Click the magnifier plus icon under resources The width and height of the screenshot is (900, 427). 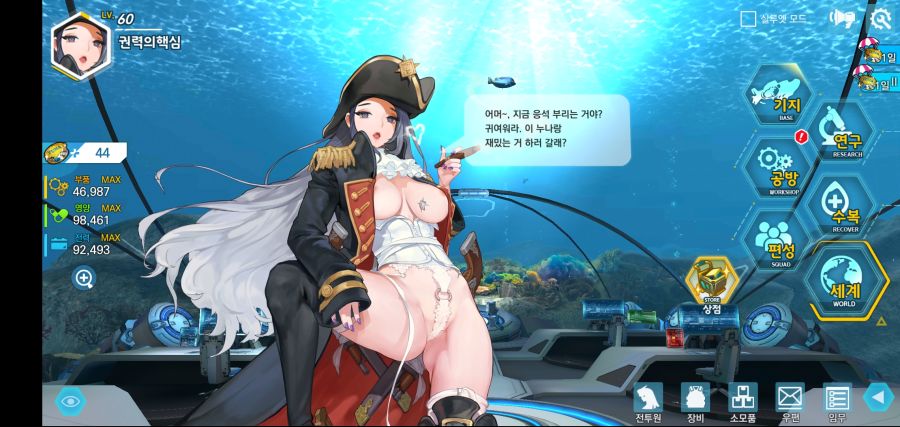(84, 278)
